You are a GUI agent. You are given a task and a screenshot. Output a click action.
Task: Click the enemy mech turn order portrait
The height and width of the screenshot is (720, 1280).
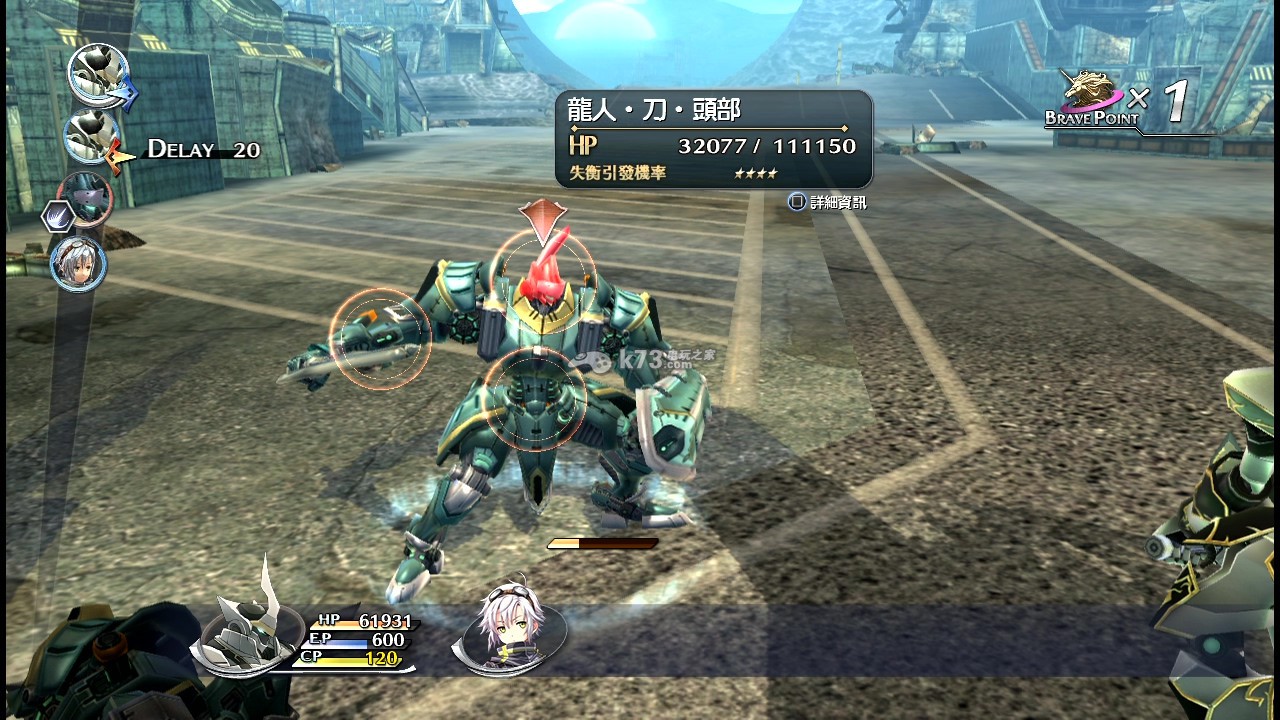point(84,199)
